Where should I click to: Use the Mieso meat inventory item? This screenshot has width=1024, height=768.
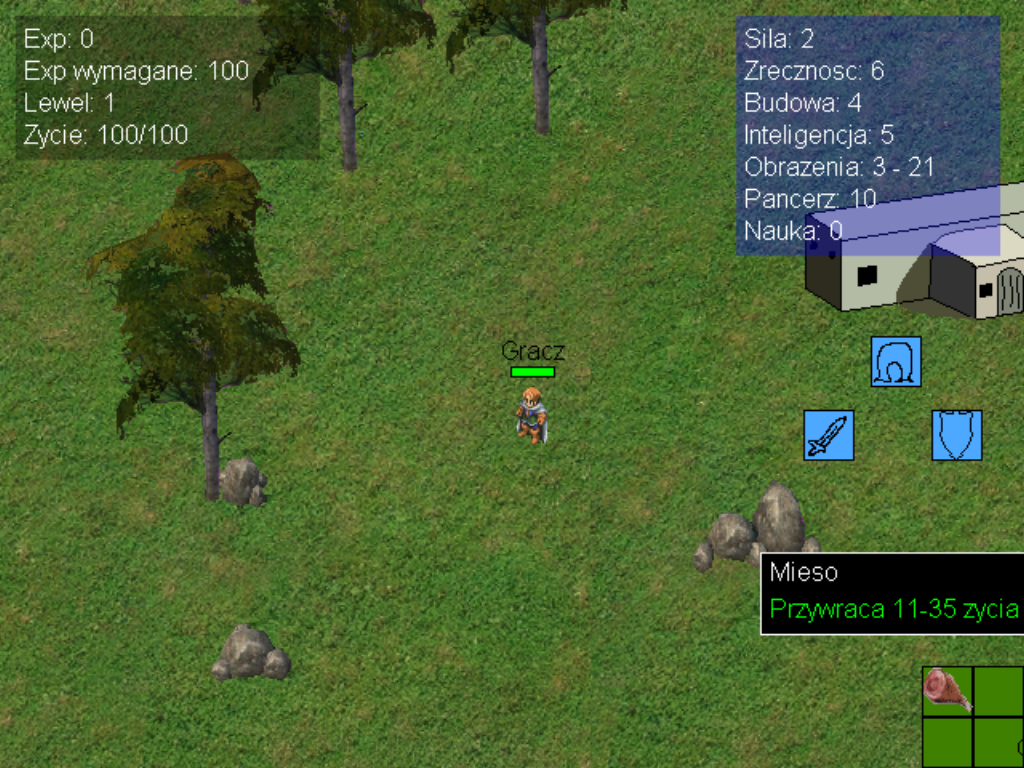[946, 690]
